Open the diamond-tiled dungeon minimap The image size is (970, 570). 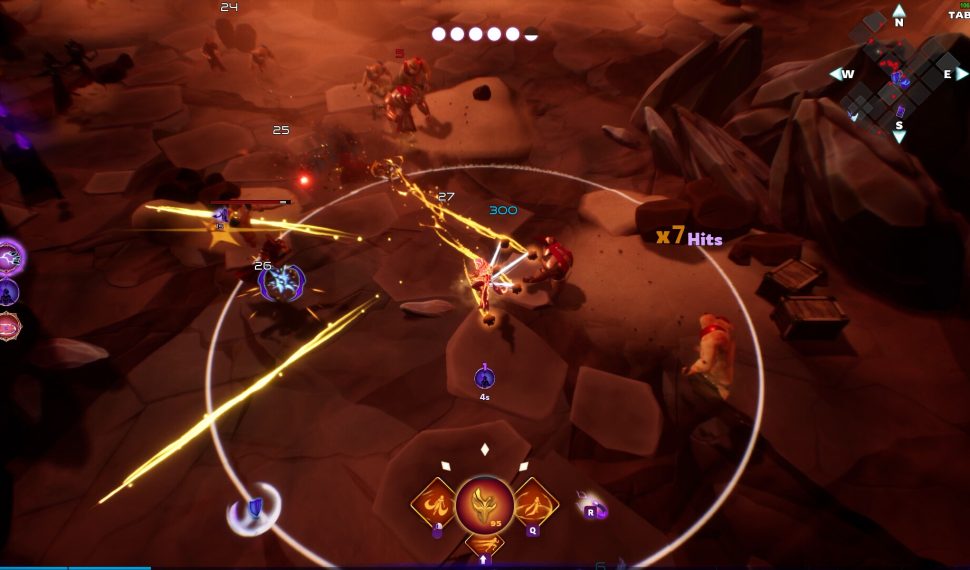coord(893,72)
